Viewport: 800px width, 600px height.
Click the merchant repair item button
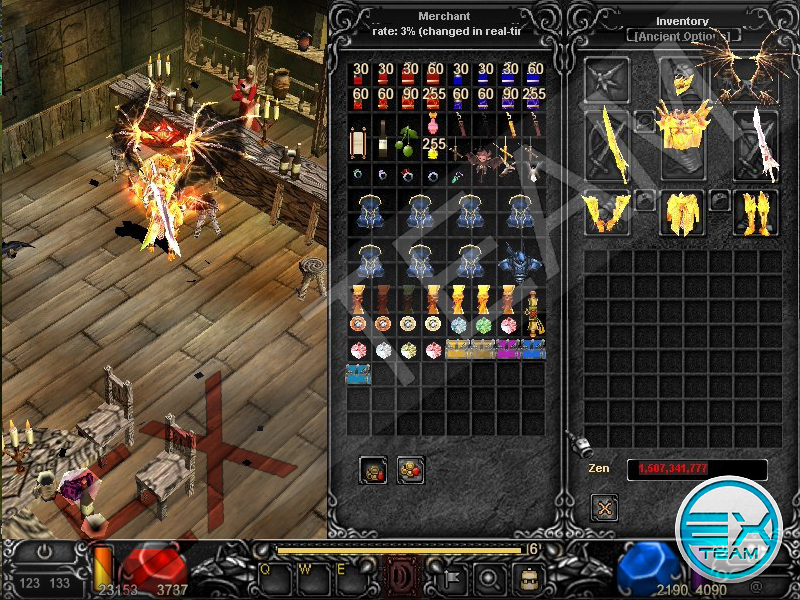coord(374,468)
